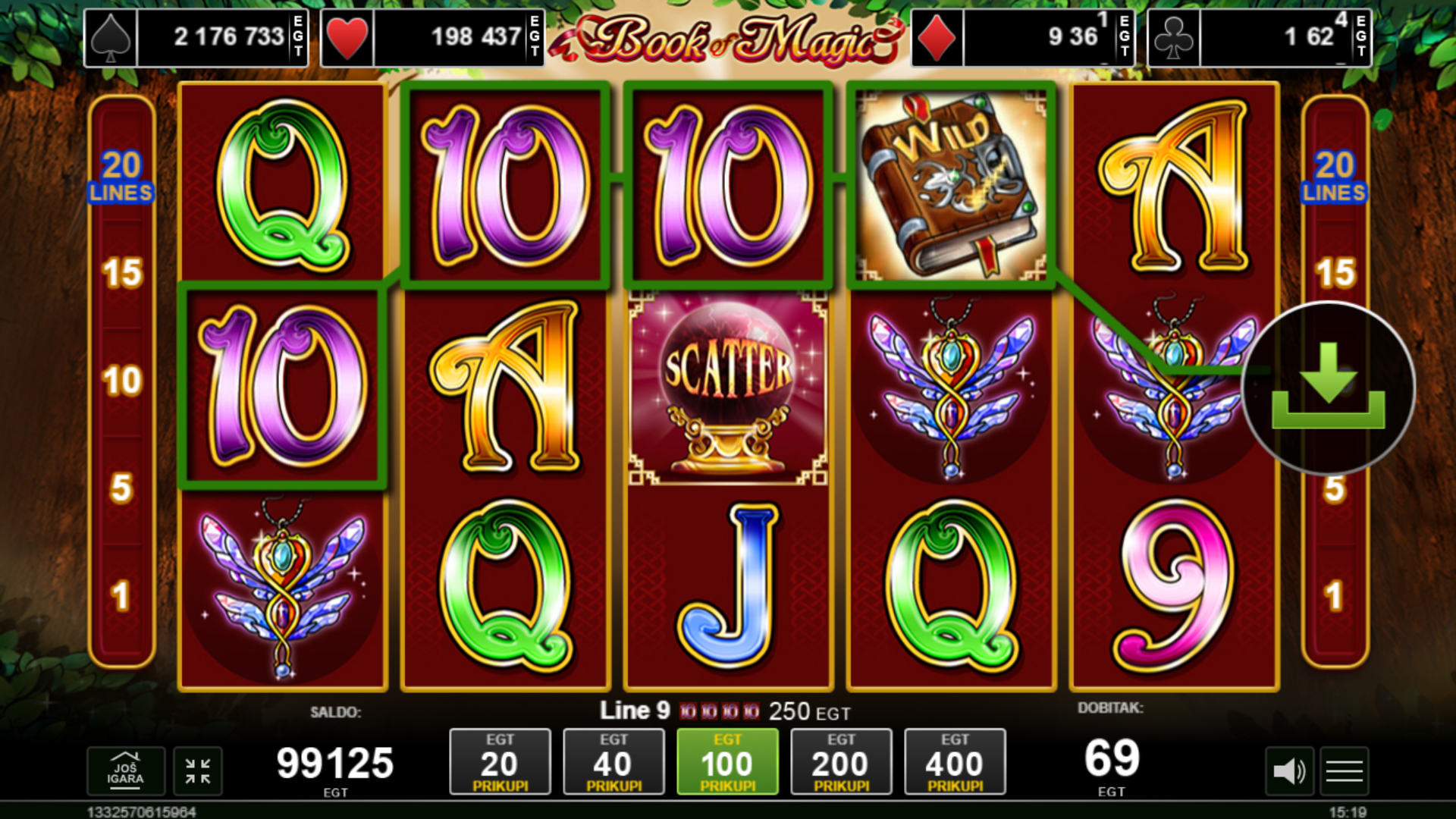Choose 20 lines on the right panel
The height and width of the screenshot is (819, 1456).
[1334, 176]
